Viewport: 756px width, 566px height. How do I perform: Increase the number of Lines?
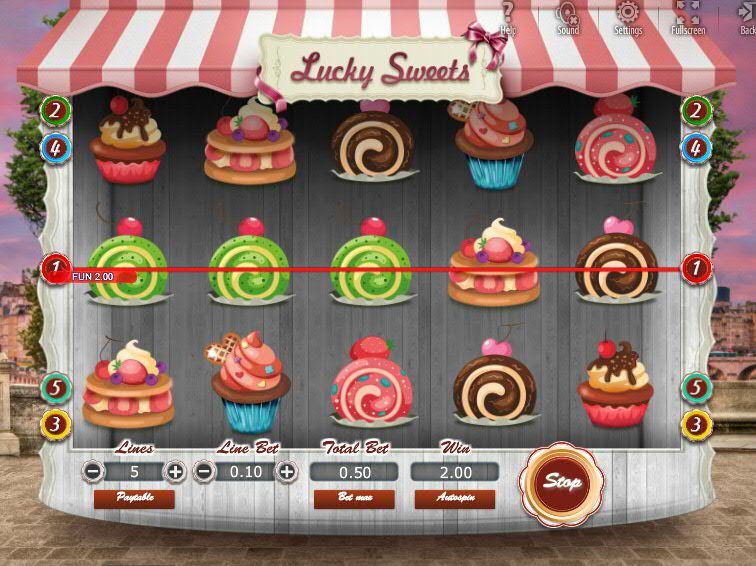click(x=175, y=471)
